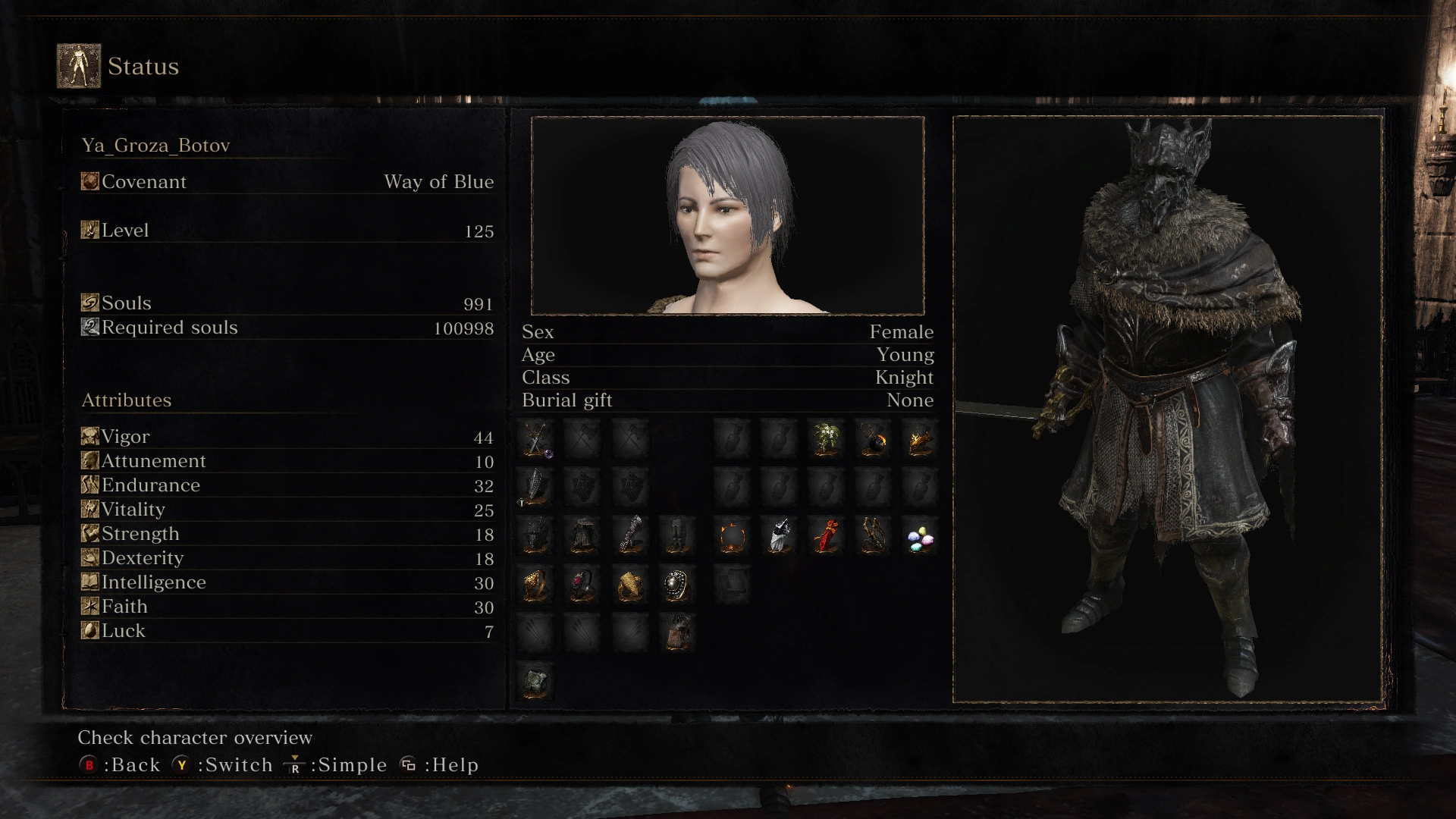Select the leggings armor slot
Screen dimensions: 1456x819
click(676, 535)
